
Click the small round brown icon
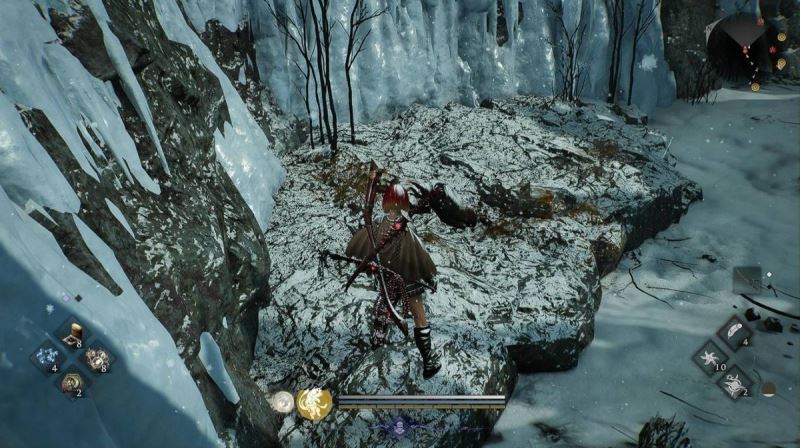[x=768, y=388]
